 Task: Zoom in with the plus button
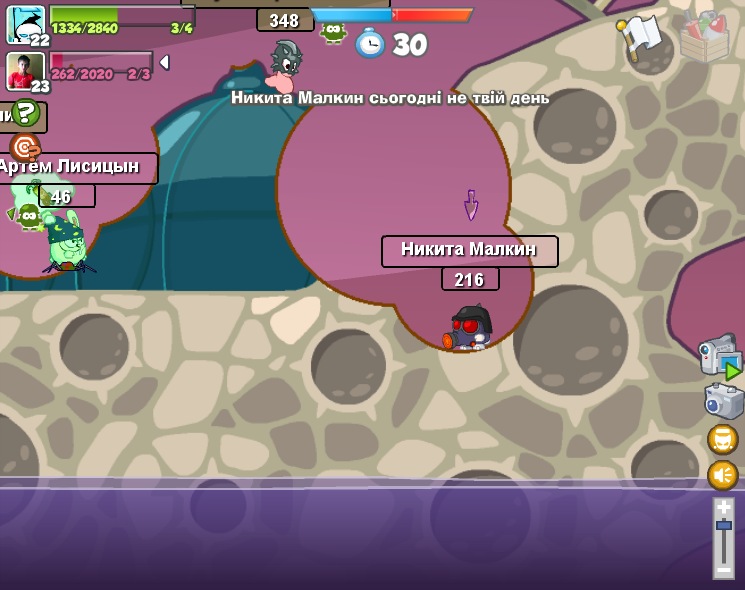[724, 507]
